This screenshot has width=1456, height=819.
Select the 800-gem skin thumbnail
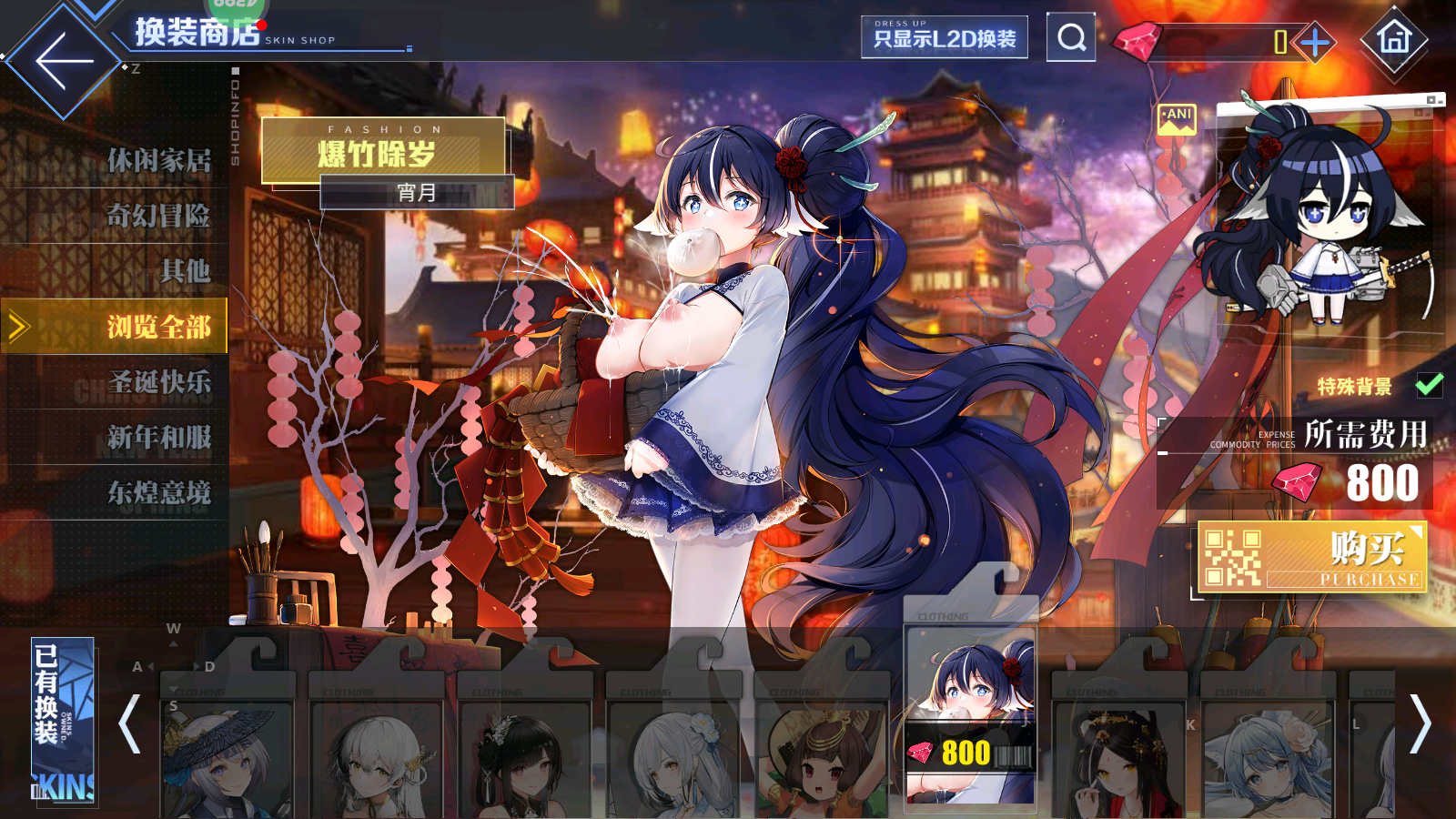(x=971, y=719)
